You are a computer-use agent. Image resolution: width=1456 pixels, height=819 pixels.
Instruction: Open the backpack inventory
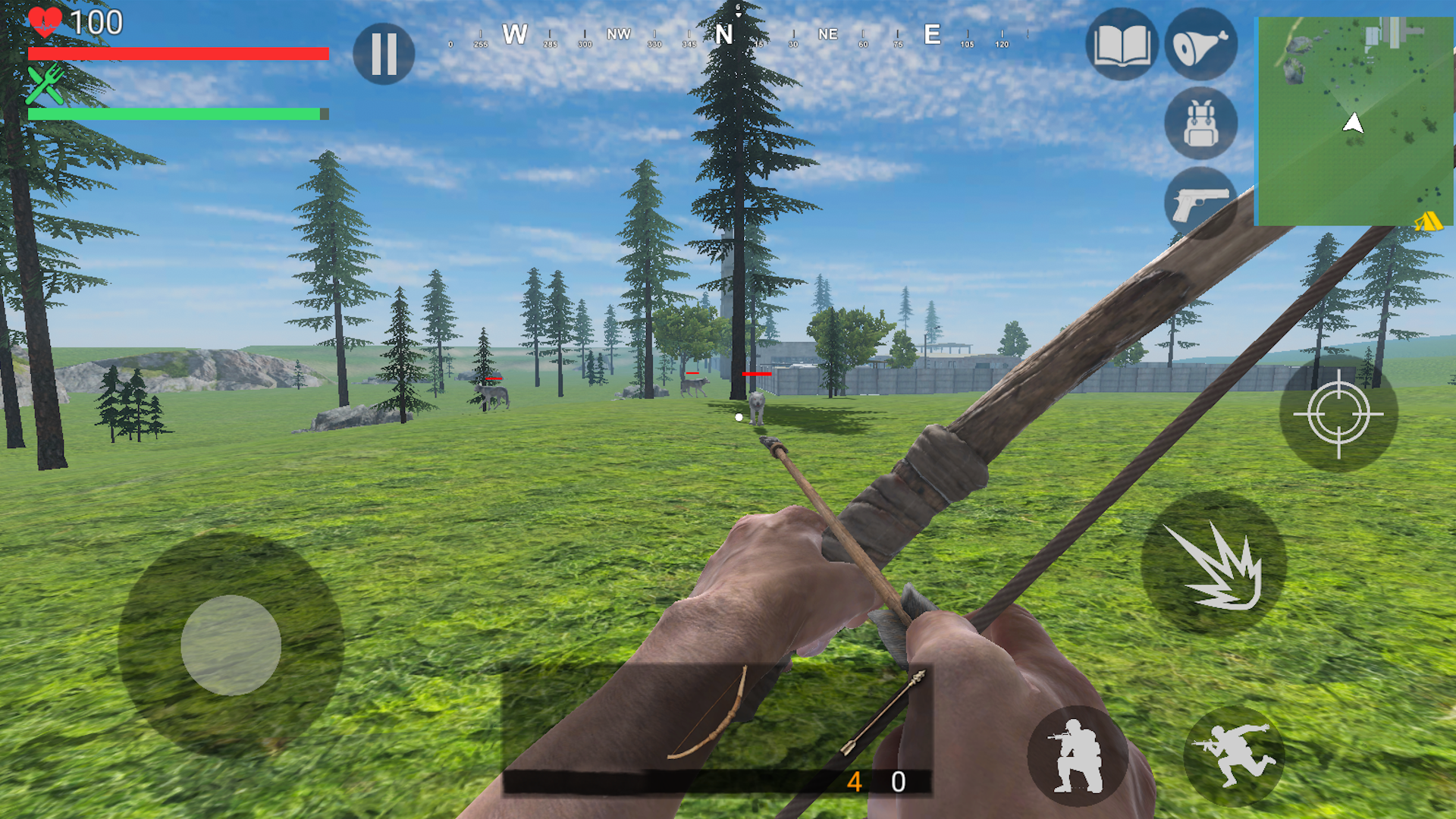(x=1200, y=124)
